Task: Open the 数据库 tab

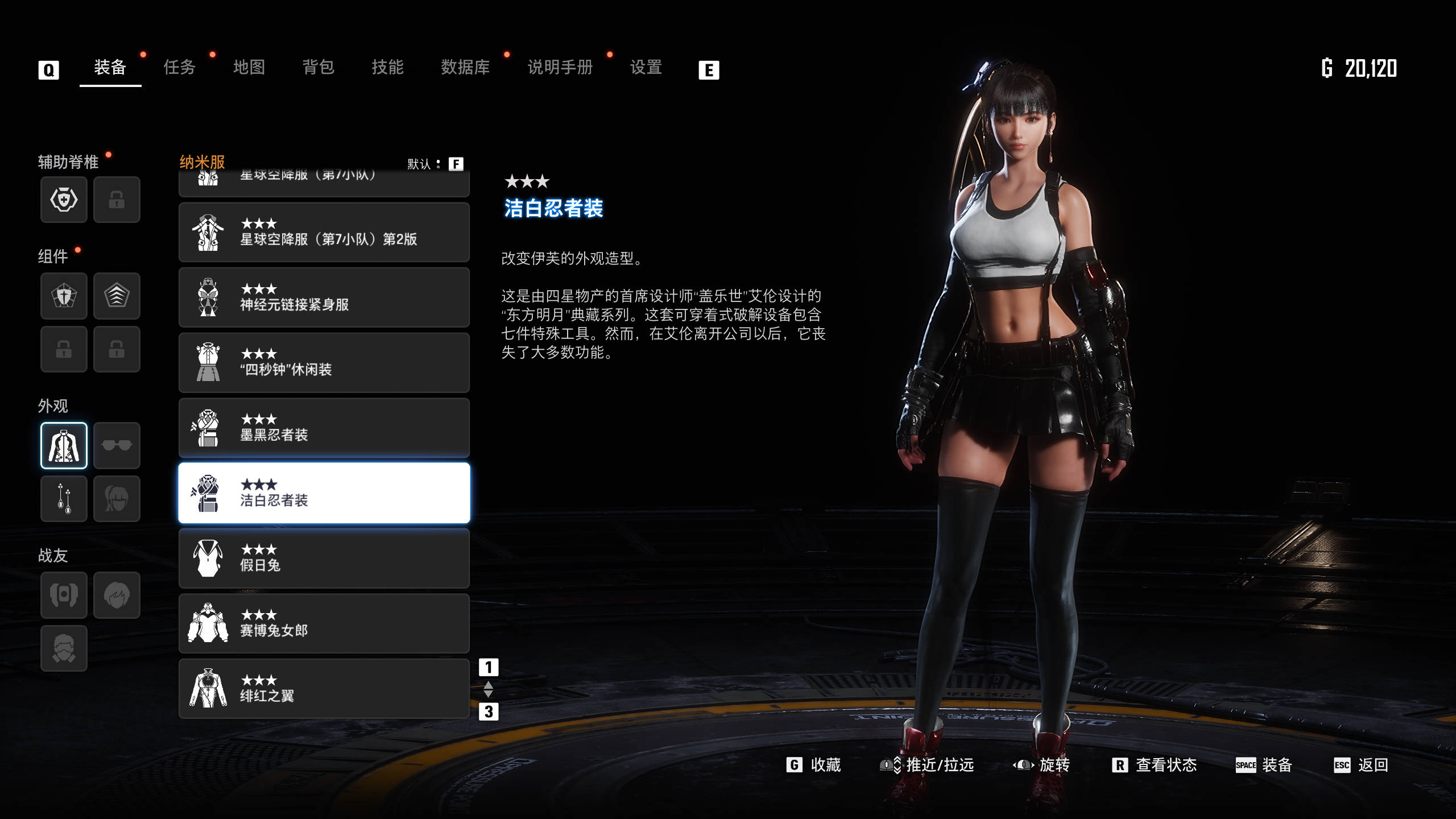Action: pyautogui.click(x=465, y=67)
